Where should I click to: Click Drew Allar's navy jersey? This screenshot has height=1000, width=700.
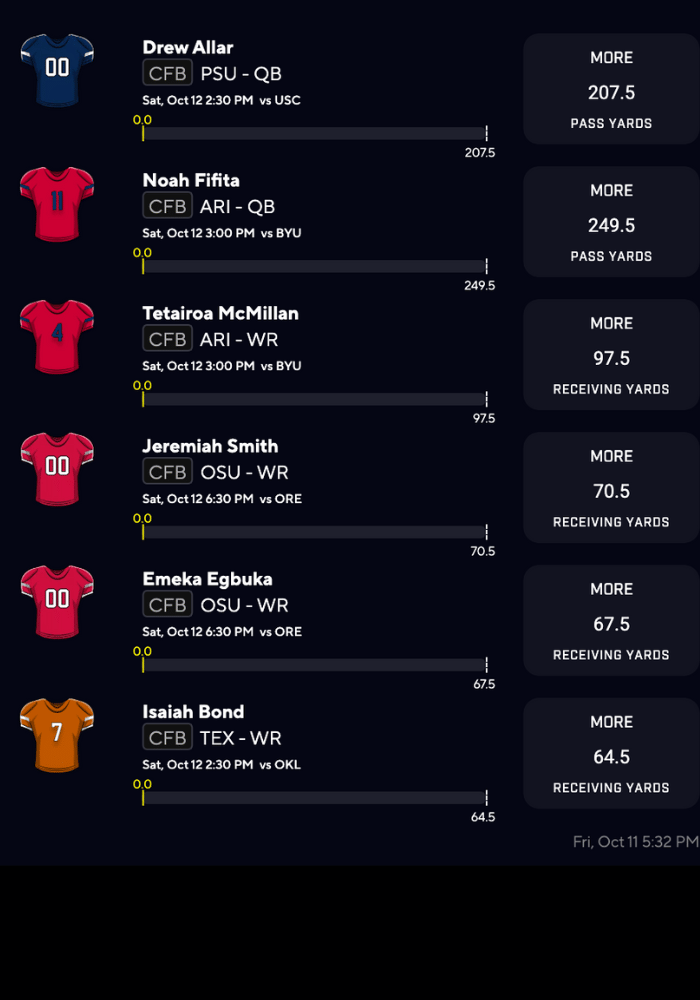[x=57, y=70]
